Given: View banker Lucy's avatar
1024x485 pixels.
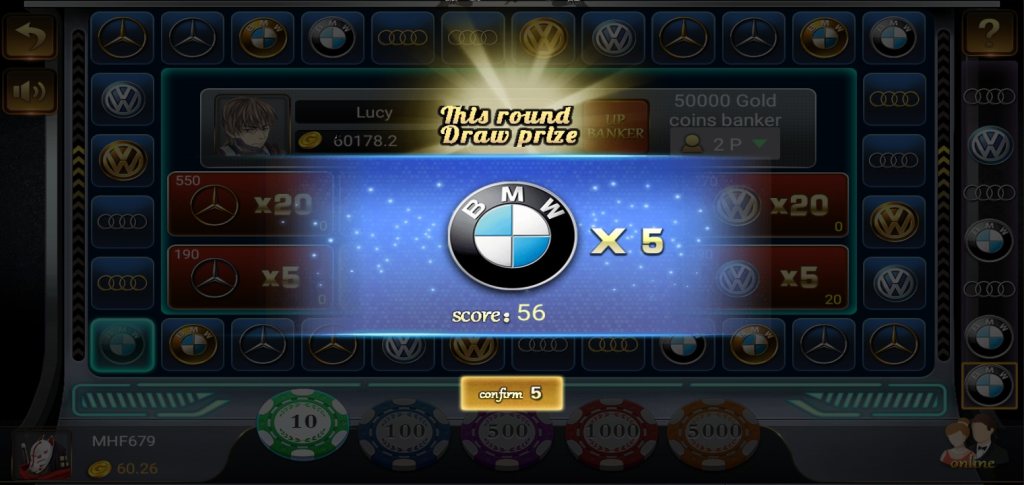Looking at the screenshot, I should [251, 127].
